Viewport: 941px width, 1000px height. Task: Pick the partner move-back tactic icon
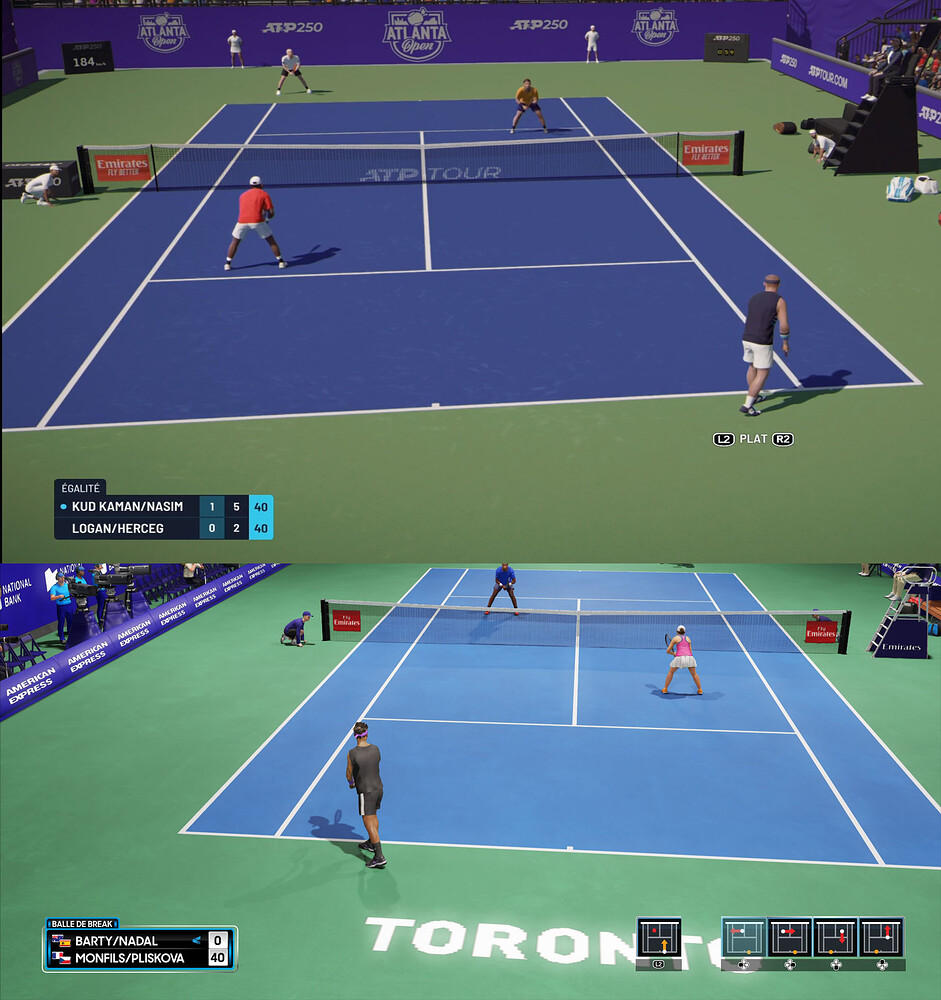coord(835,938)
